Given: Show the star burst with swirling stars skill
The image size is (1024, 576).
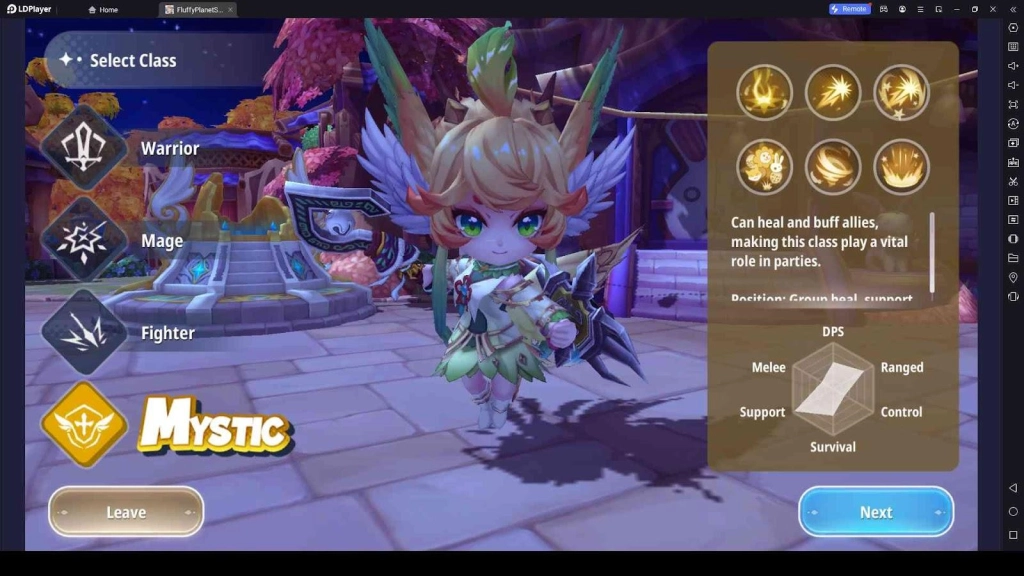Looking at the screenshot, I should pos(901,92).
